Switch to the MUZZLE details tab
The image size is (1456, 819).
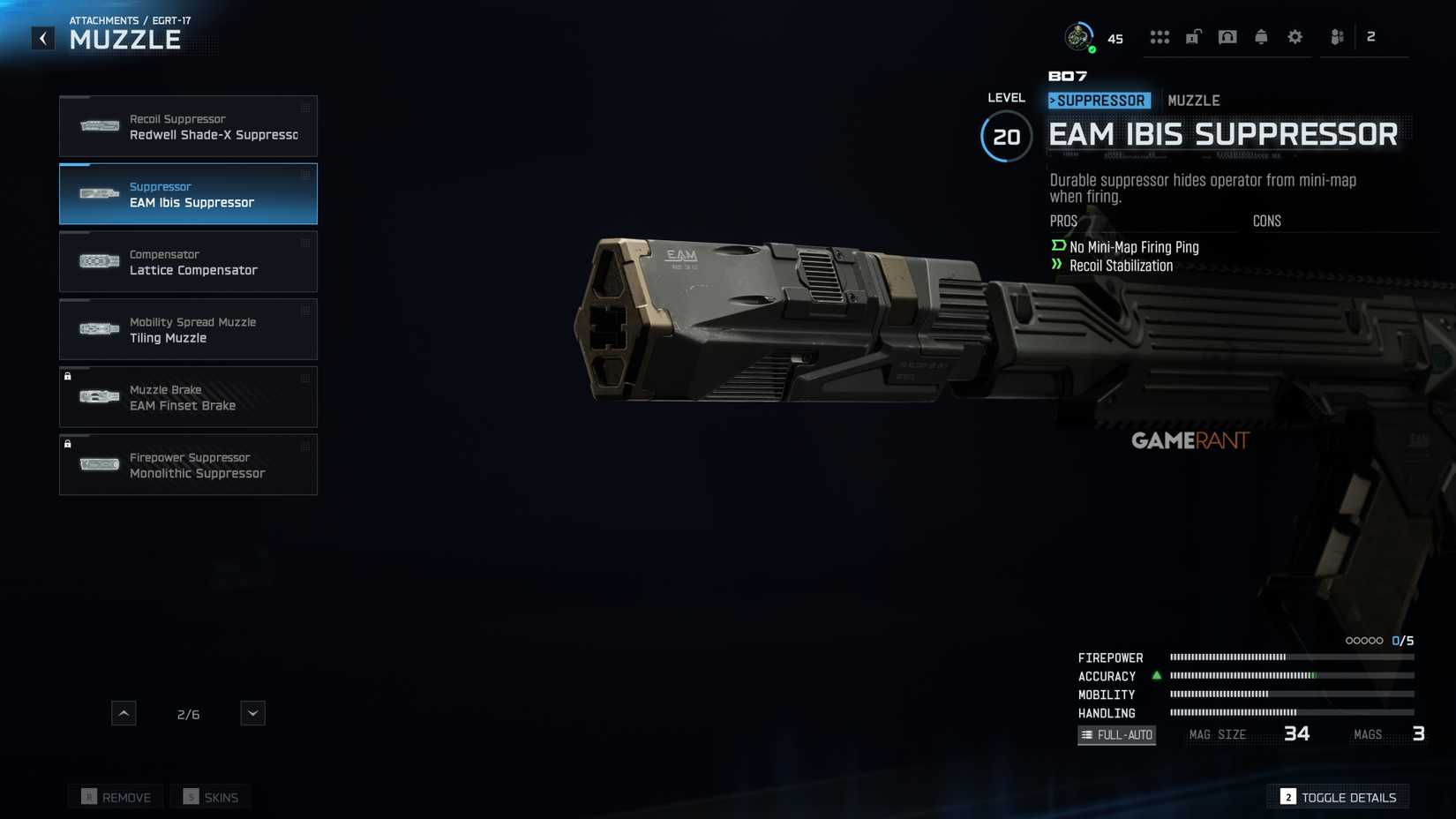pos(1194,100)
